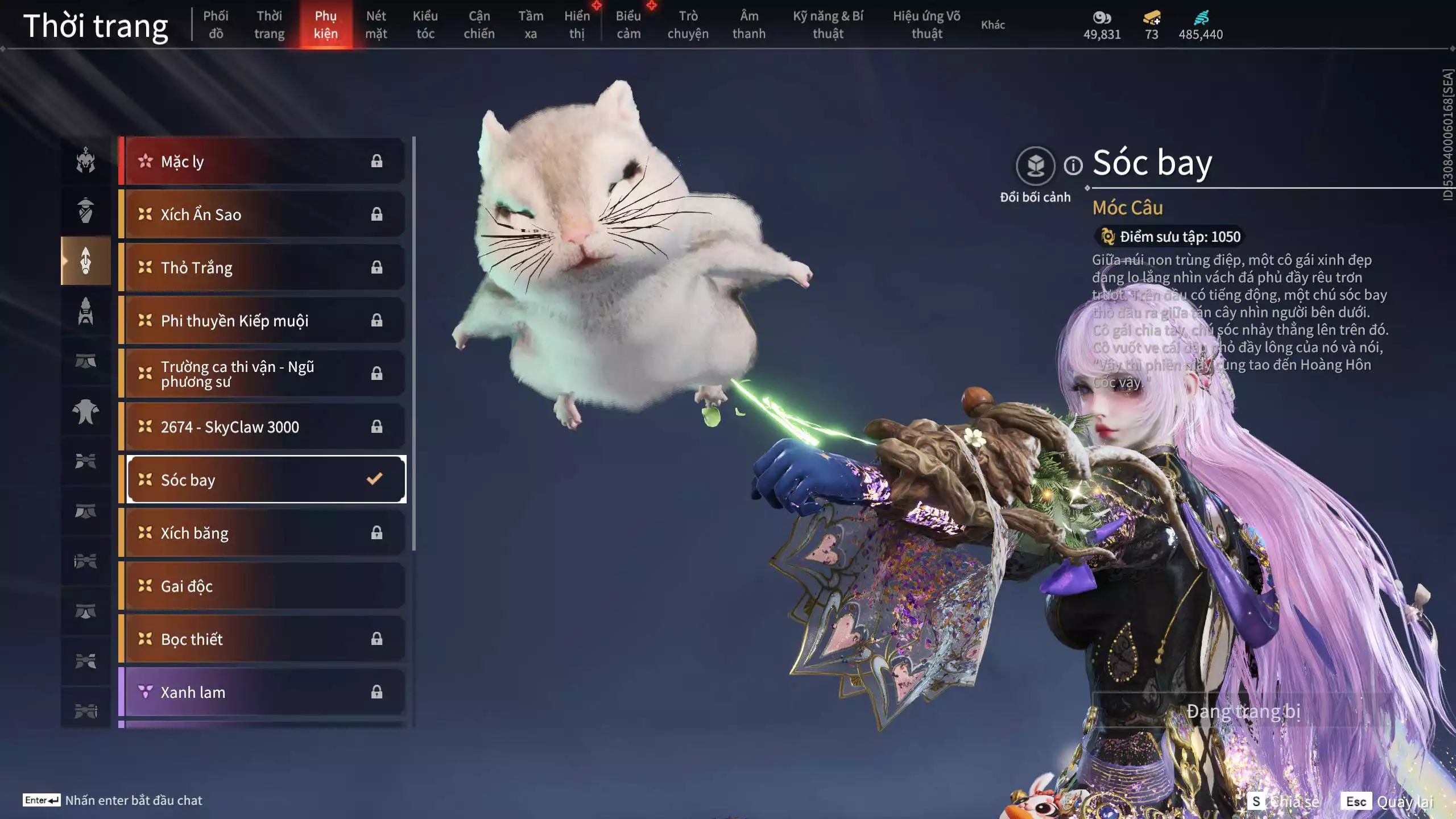Click the Đổi bối cảnh background button

tap(1035, 166)
